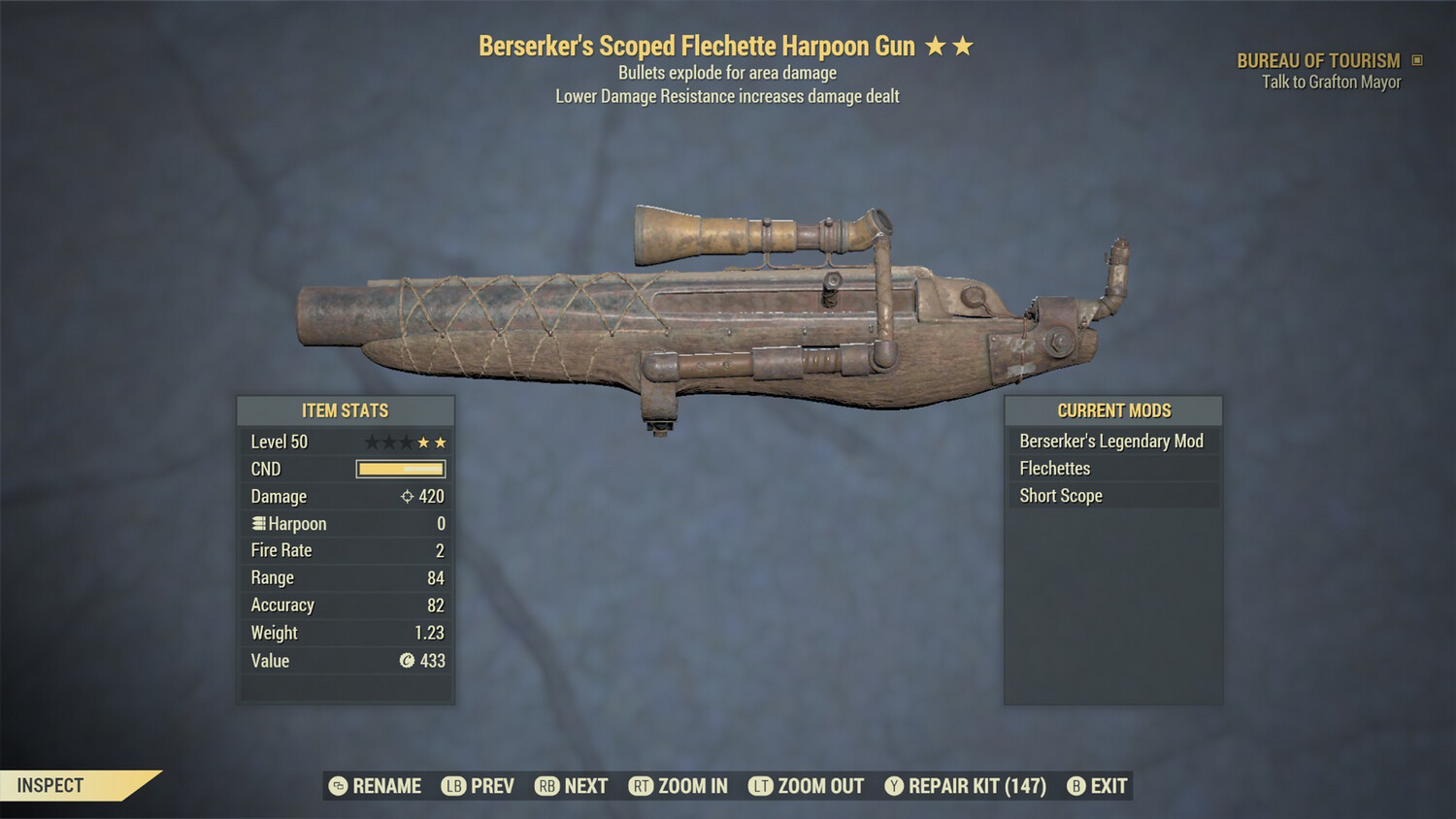
Task: Click the caps icon next to Value 433
Action: click(409, 661)
